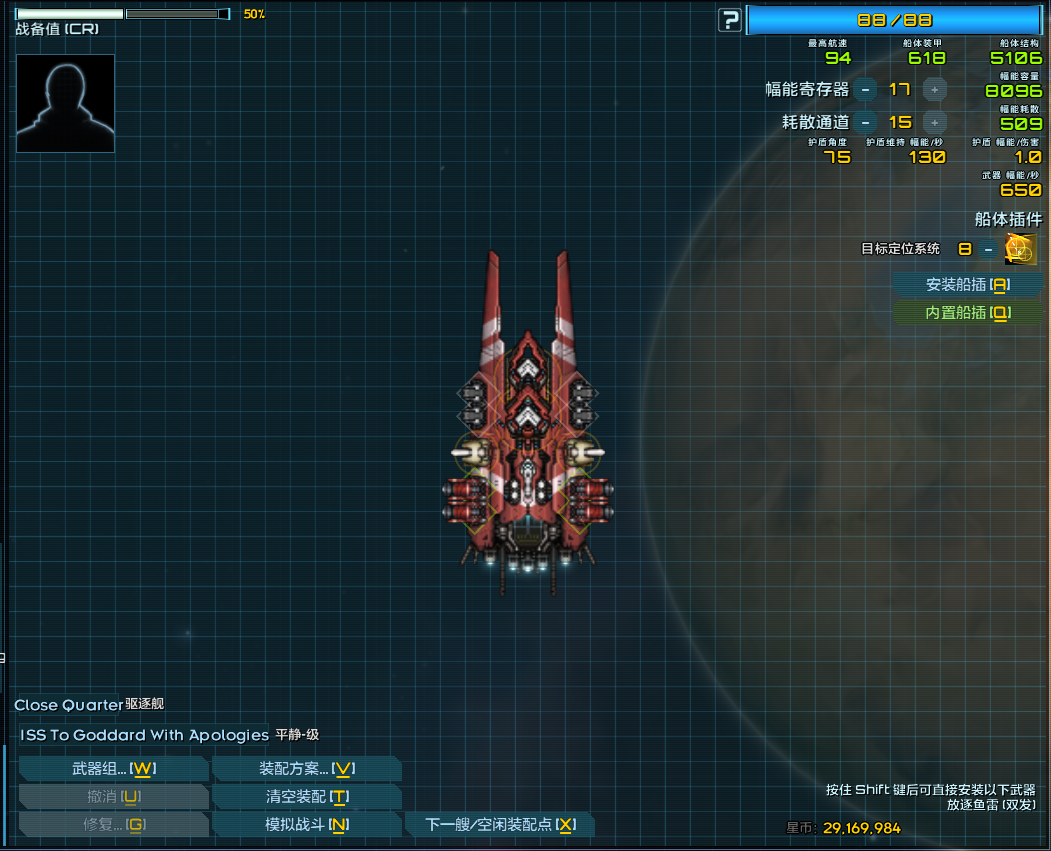Decrease 耗散通道 flux vents by one
This screenshot has height=851, width=1051.
coord(865,123)
